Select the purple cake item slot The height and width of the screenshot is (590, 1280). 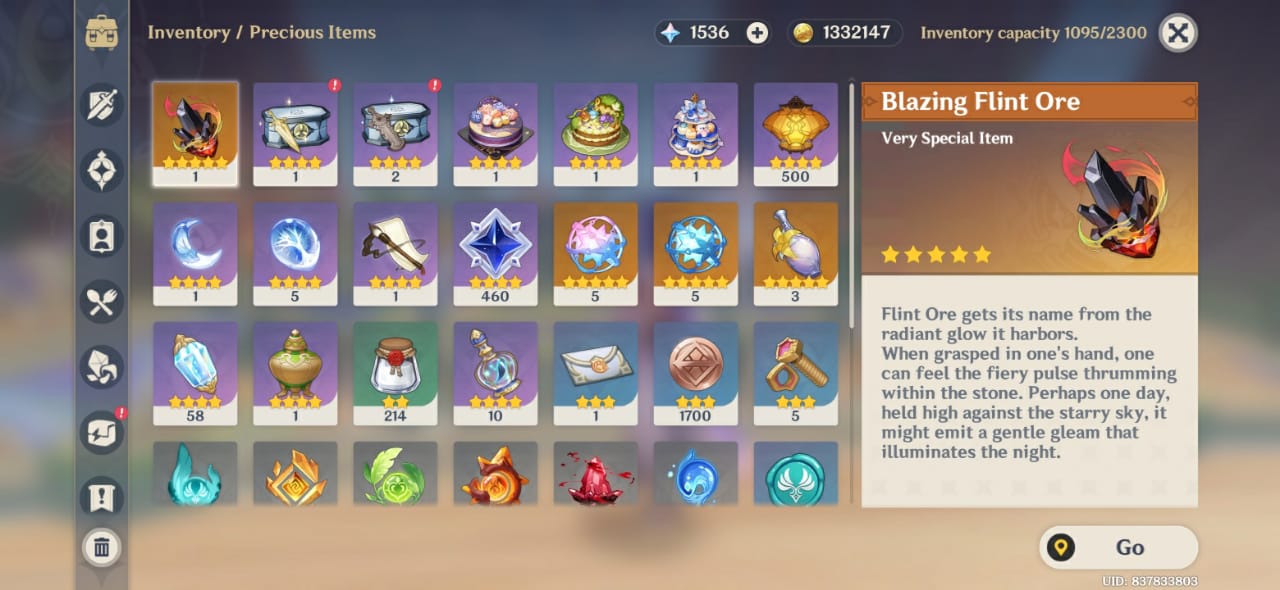point(495,133)
